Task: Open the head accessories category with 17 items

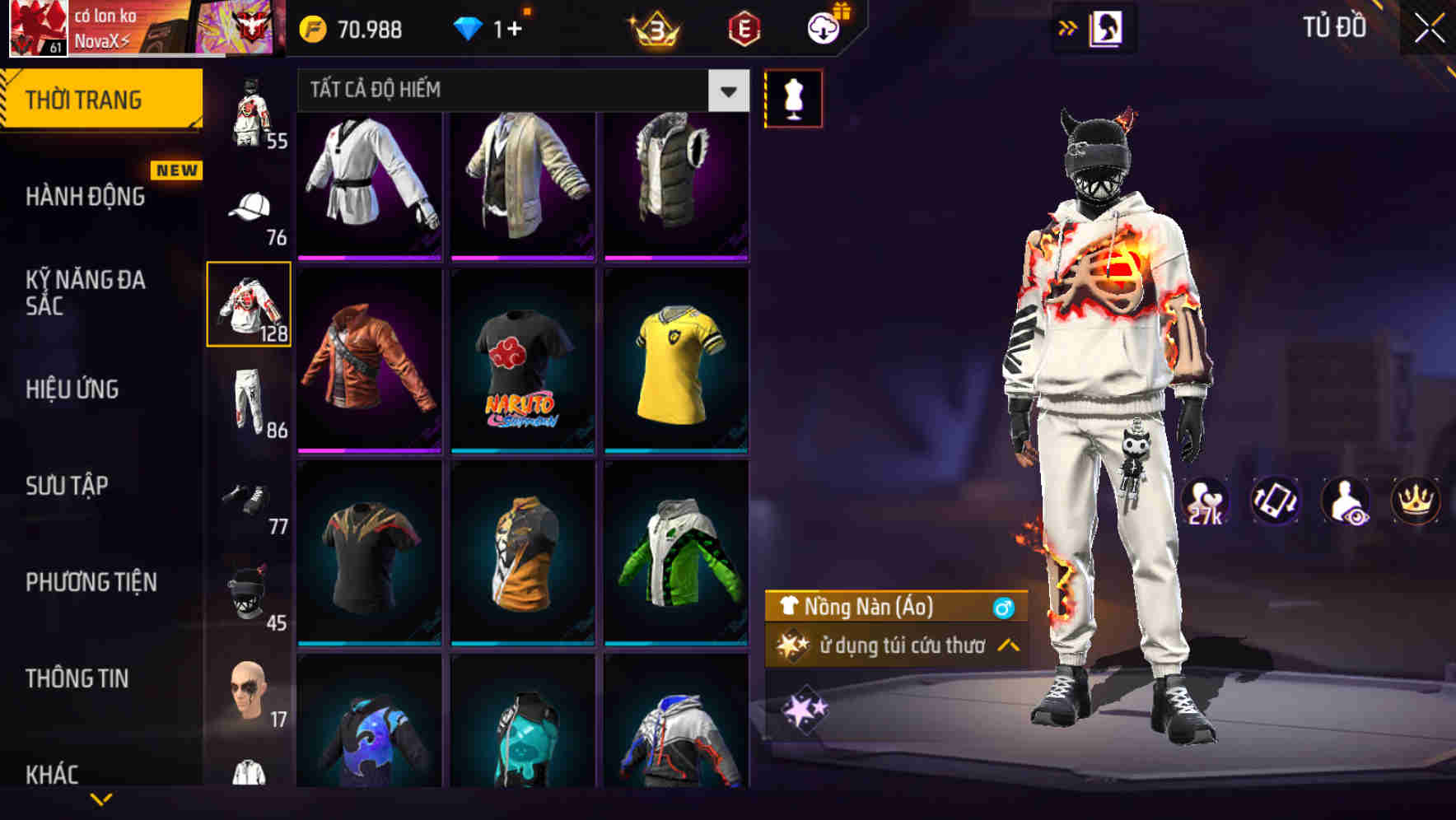Action: coord(250,692)
